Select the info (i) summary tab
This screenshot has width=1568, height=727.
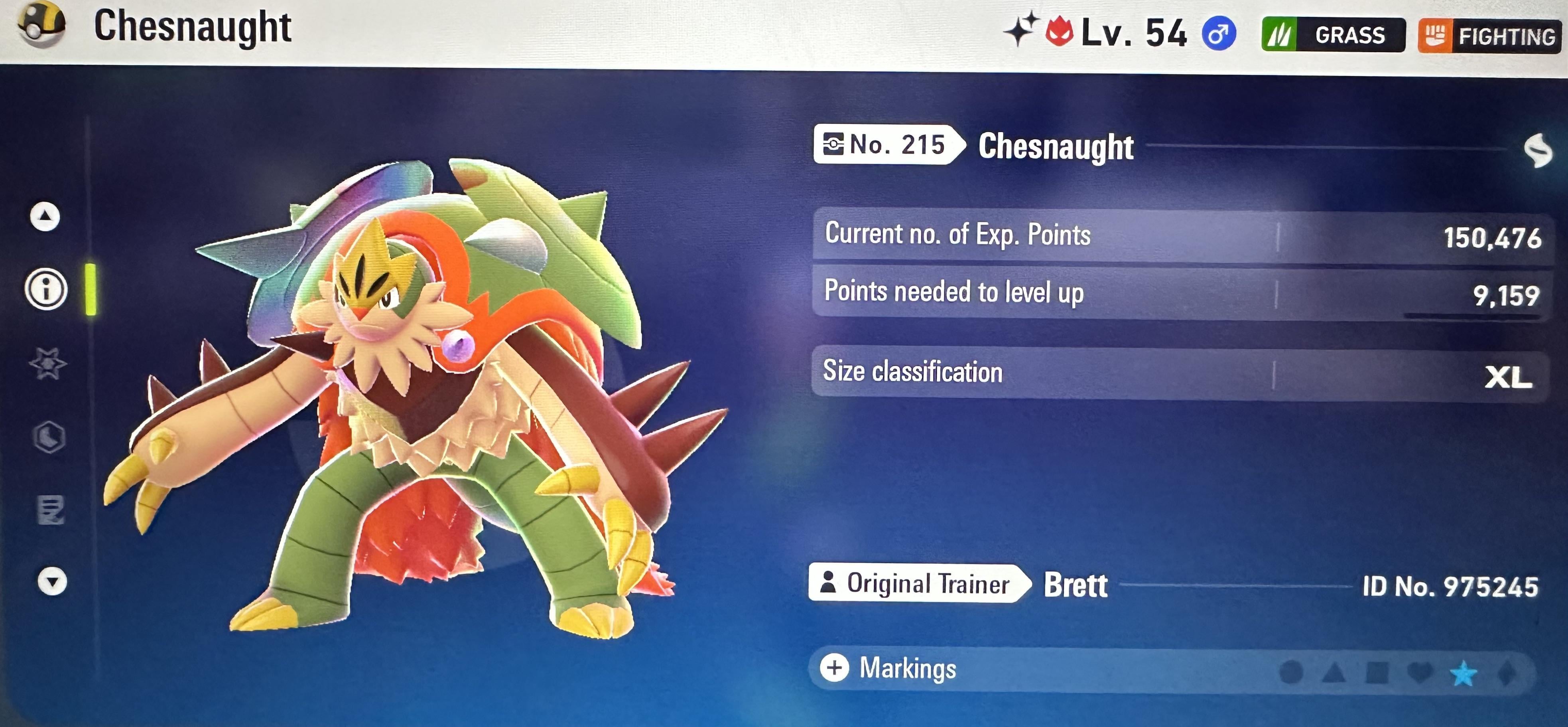pos(46,289)
